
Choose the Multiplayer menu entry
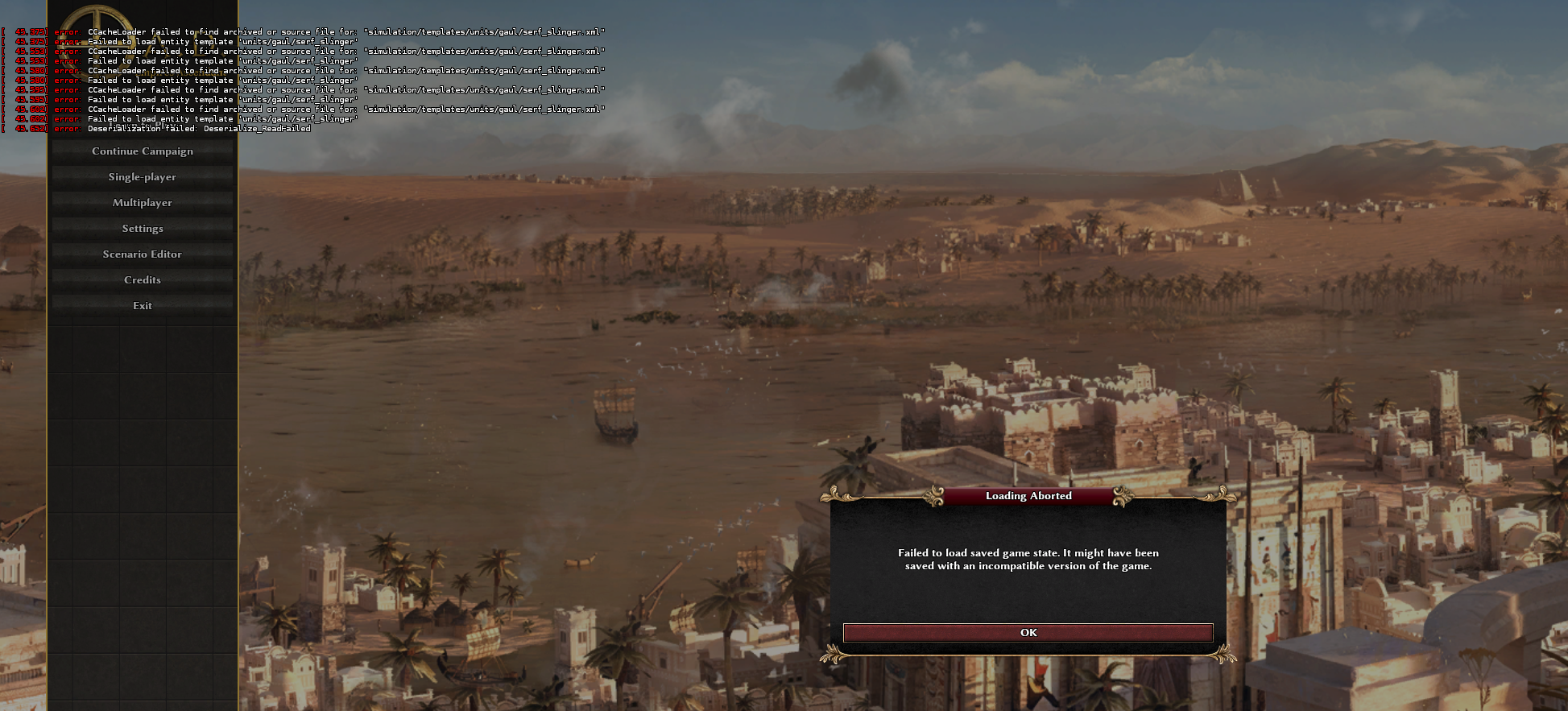pos(143,203)
